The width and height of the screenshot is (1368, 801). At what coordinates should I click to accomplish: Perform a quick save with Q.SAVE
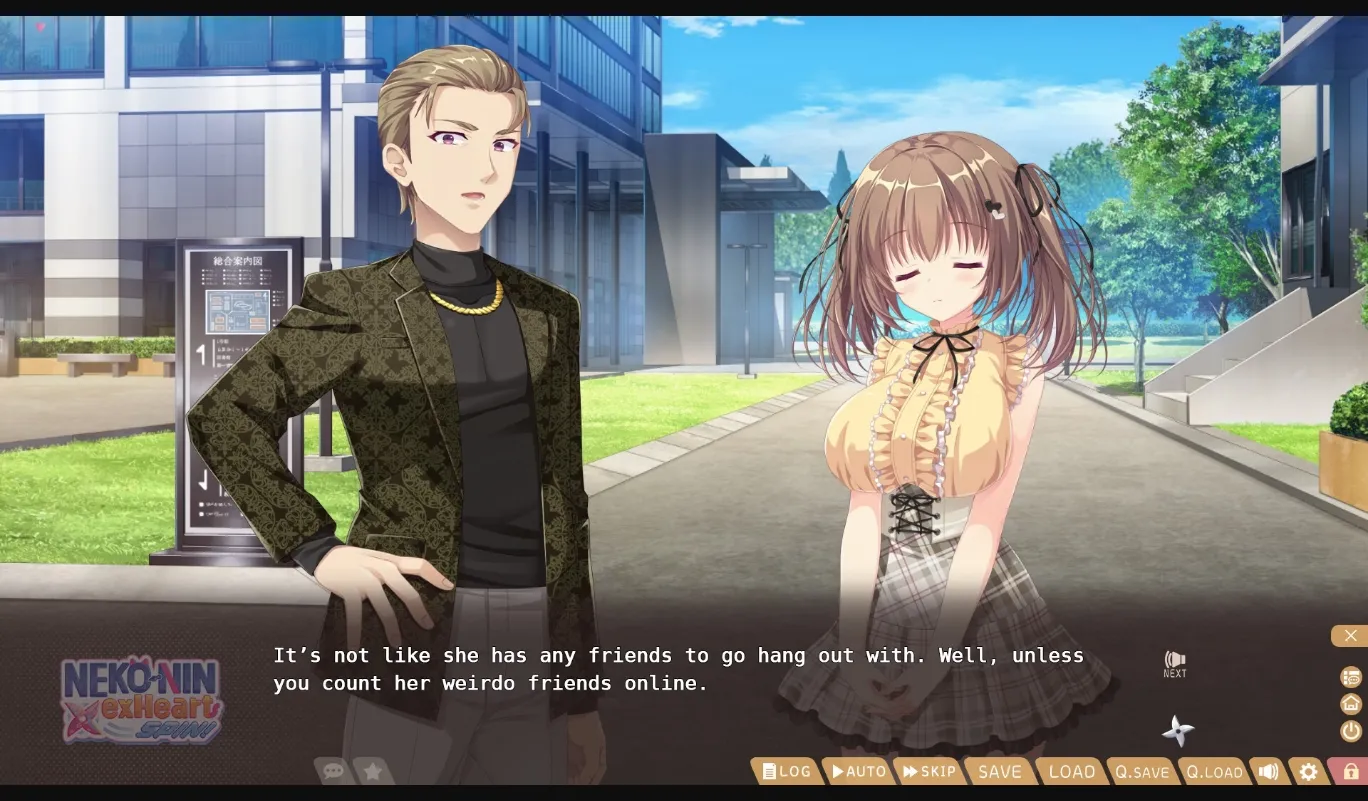pyautogui.click(x=1142, y=771)
